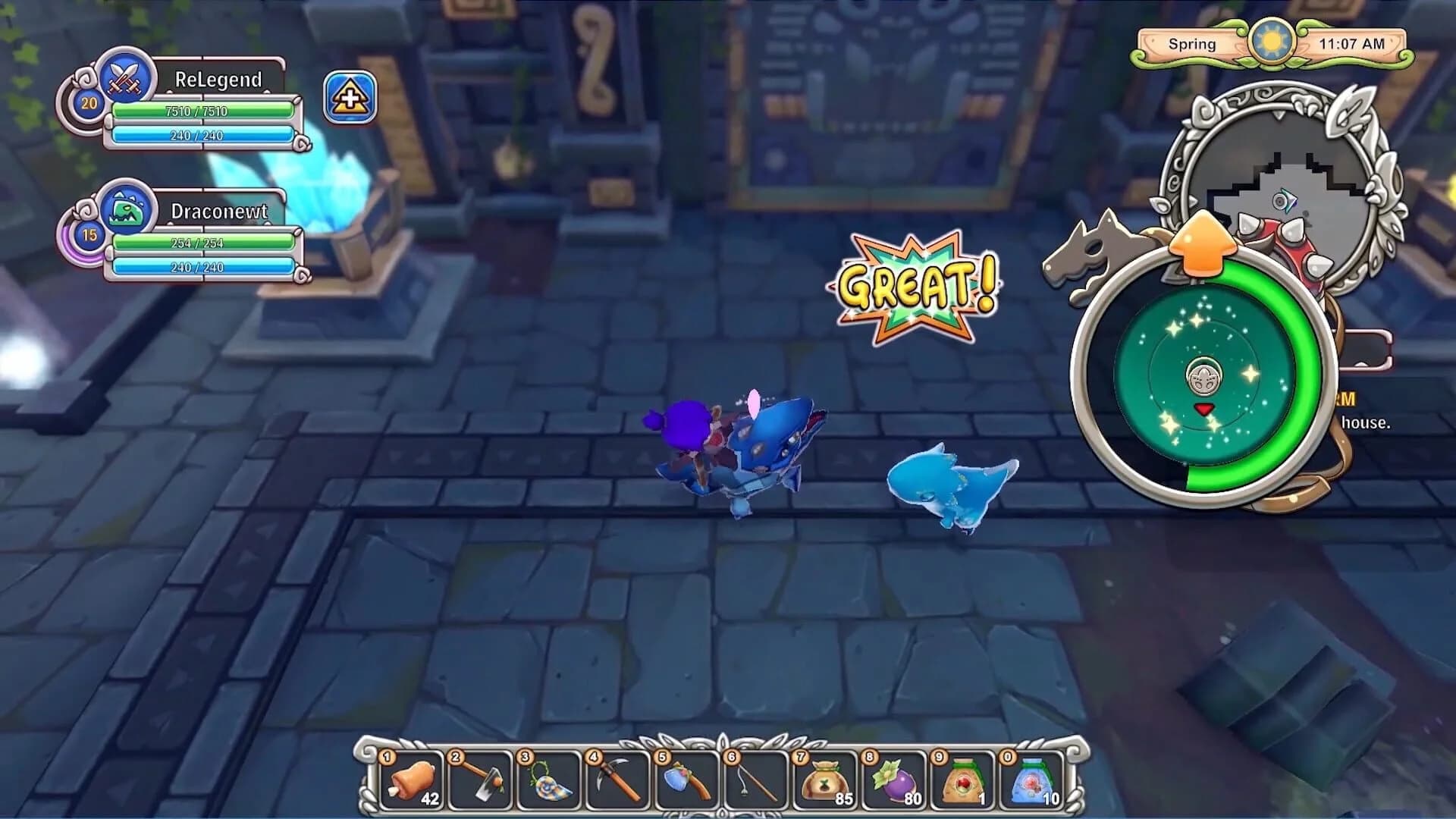The image size is (1456, 819).
Task: Click ReLegend's green health bar
Action: (x=202, y=111)
